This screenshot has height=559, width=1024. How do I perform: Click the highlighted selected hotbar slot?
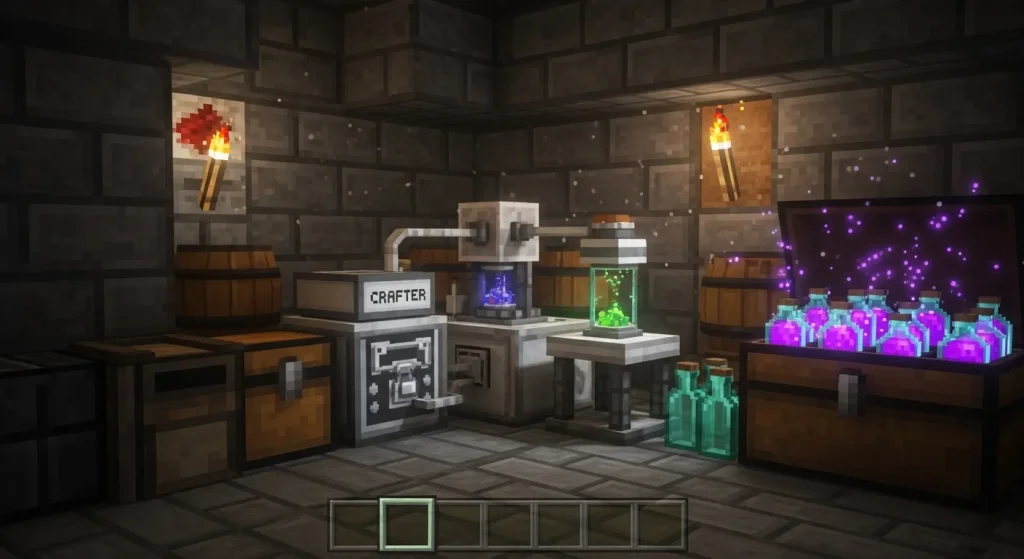coord(408,524)
